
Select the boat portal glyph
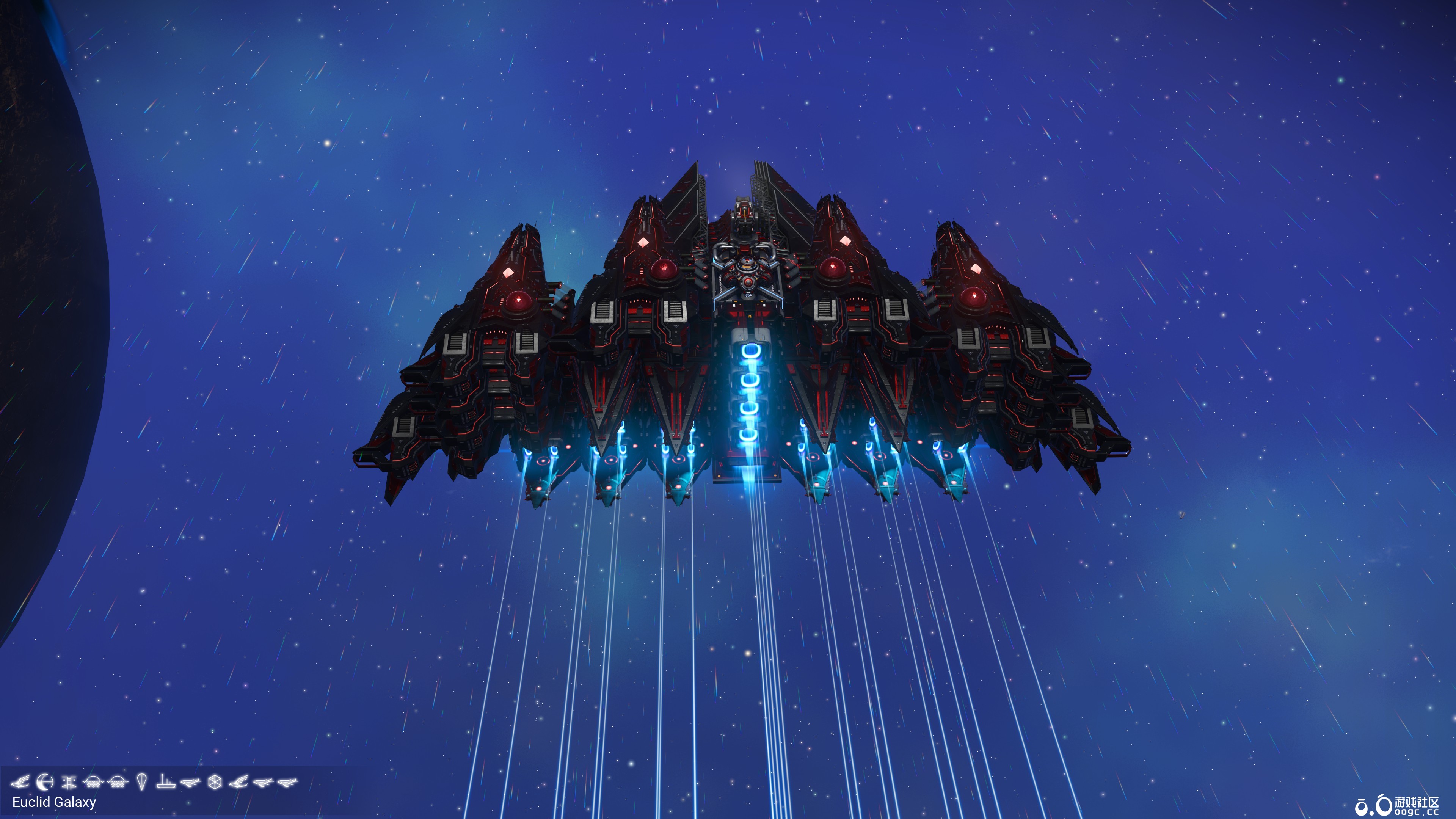point(166,783)
